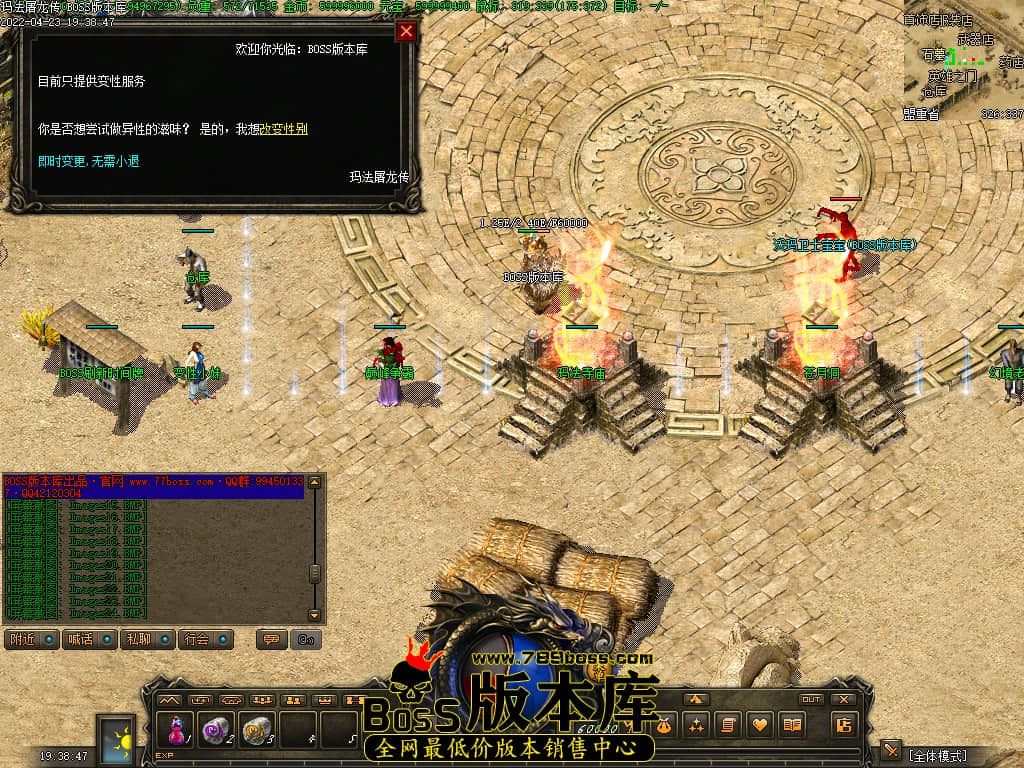Click the heart icon on the bottom bar

[x=760, y=725]
